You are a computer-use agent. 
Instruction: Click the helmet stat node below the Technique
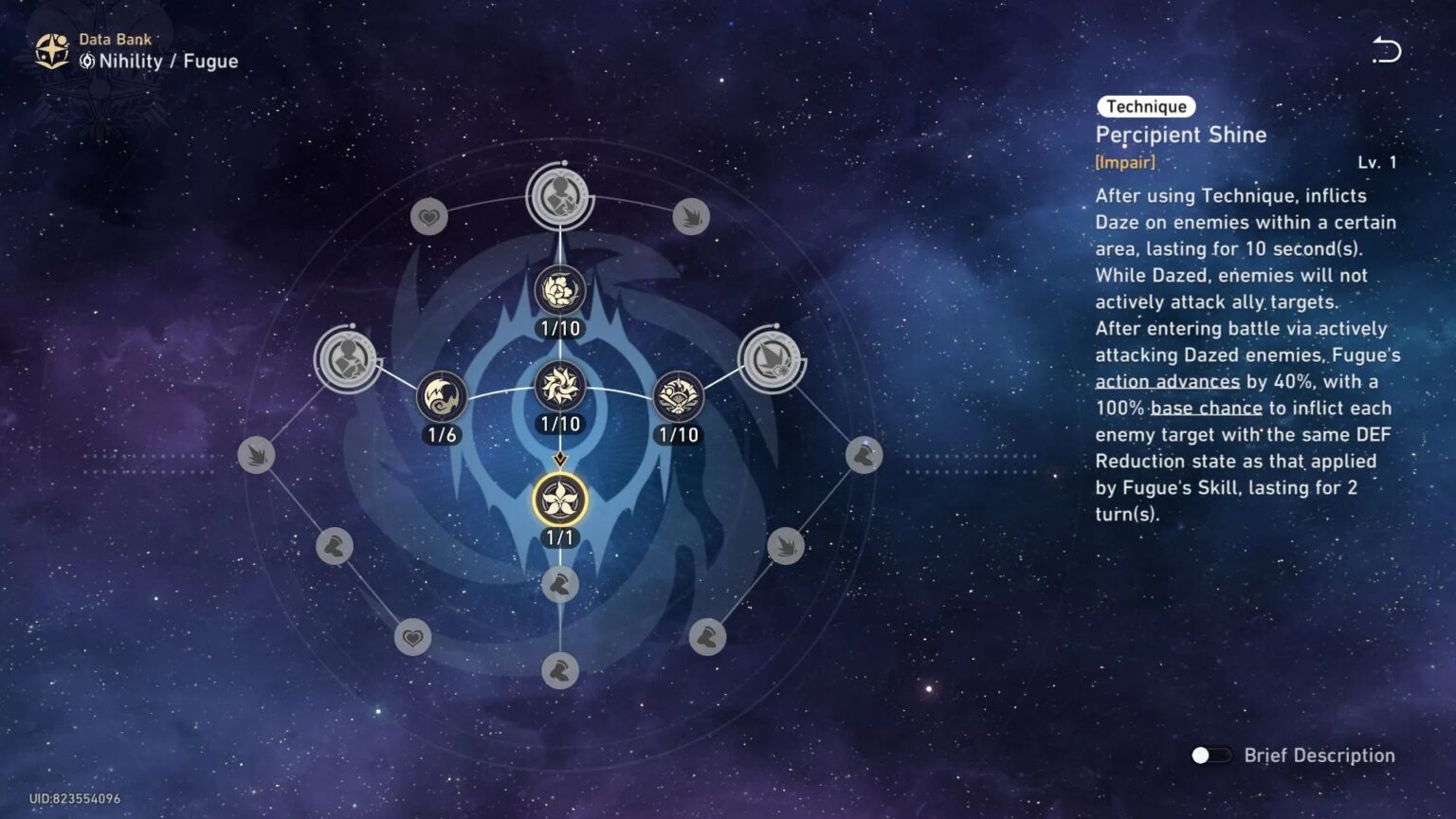click(x=558, y=586)
